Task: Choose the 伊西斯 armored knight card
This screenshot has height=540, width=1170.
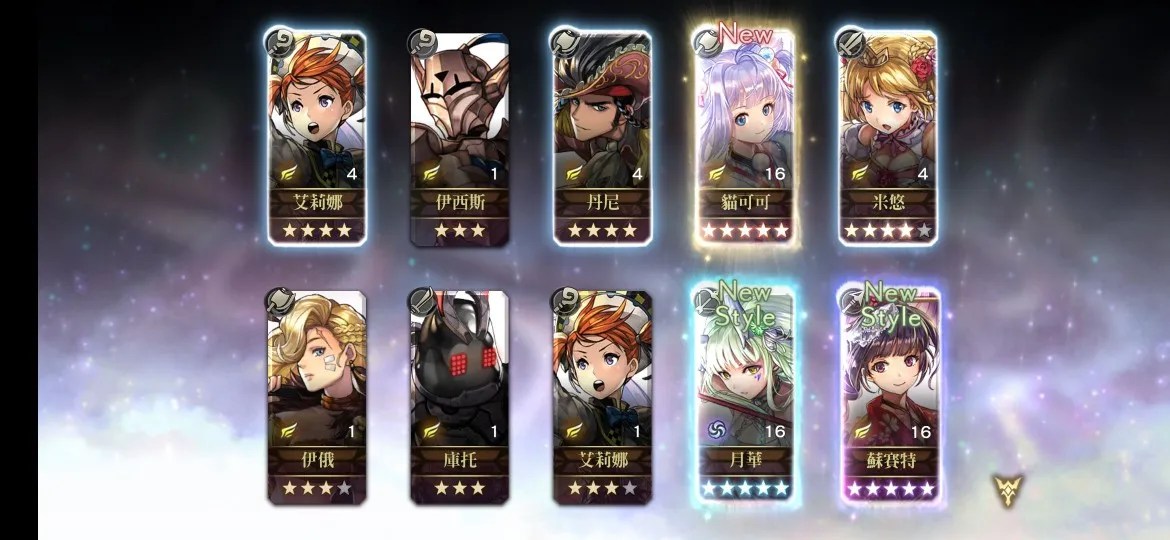Action: click(459, 137)
